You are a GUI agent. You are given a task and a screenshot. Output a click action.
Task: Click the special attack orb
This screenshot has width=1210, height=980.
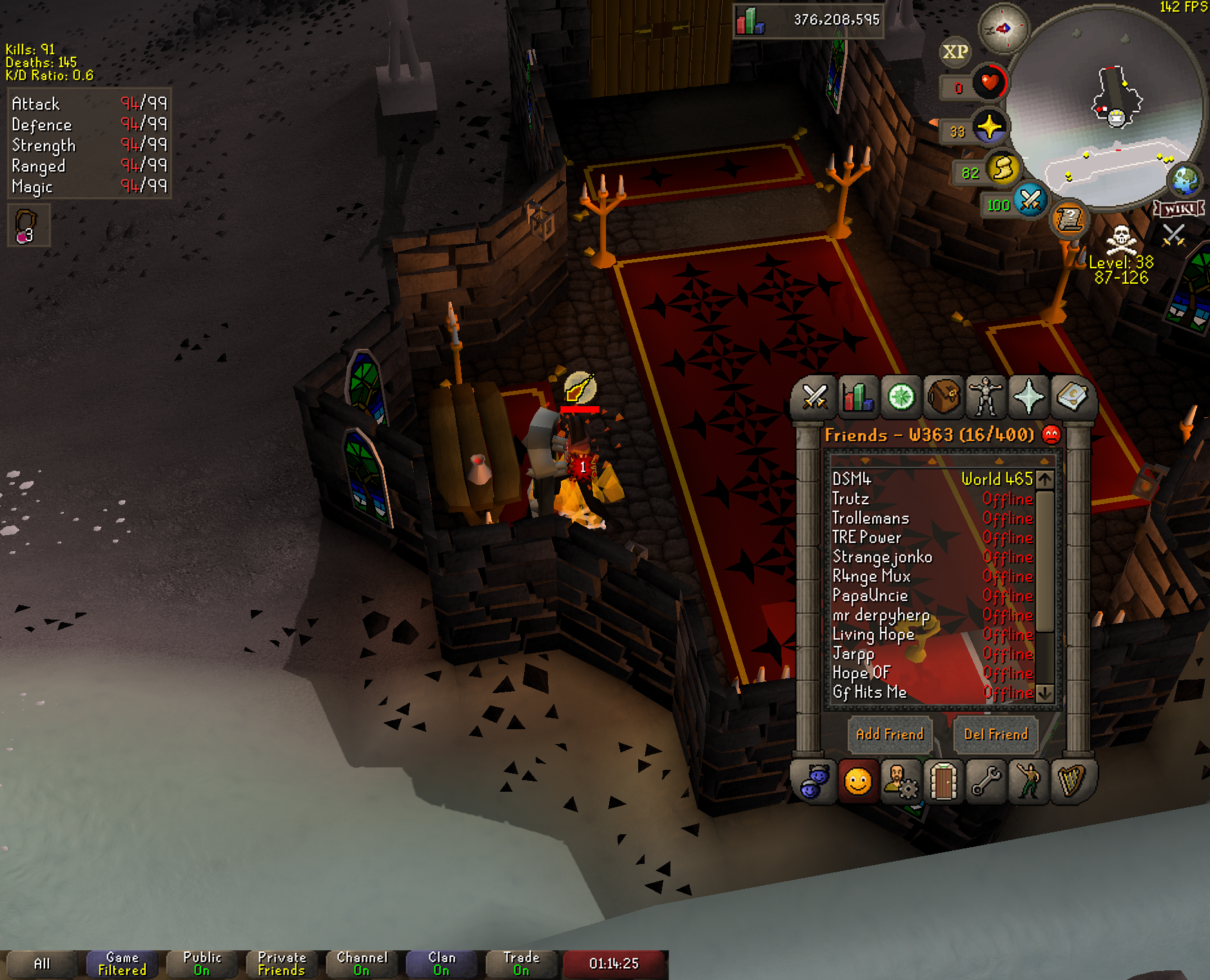pyautogui.click(x=1030, y=201)
